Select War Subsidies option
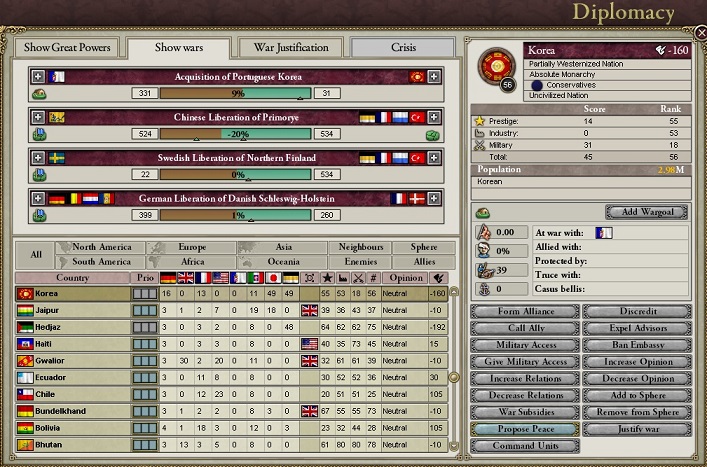The height and width of the screenshot is (467, 707). tap(525, 412)
